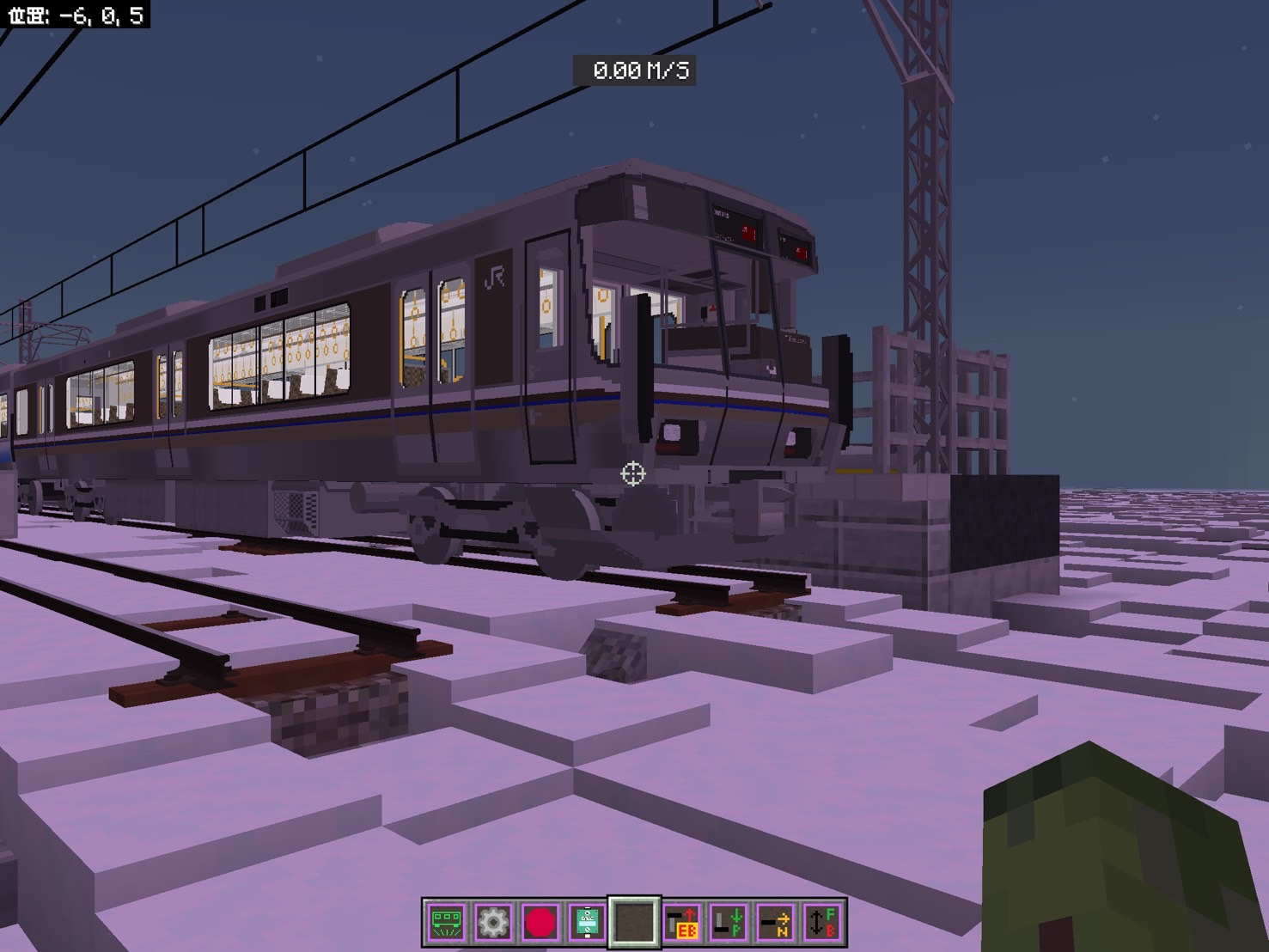Choose the gray gear hotbar item
This screenshot has height=952, width=1269.
coord(493,923)
